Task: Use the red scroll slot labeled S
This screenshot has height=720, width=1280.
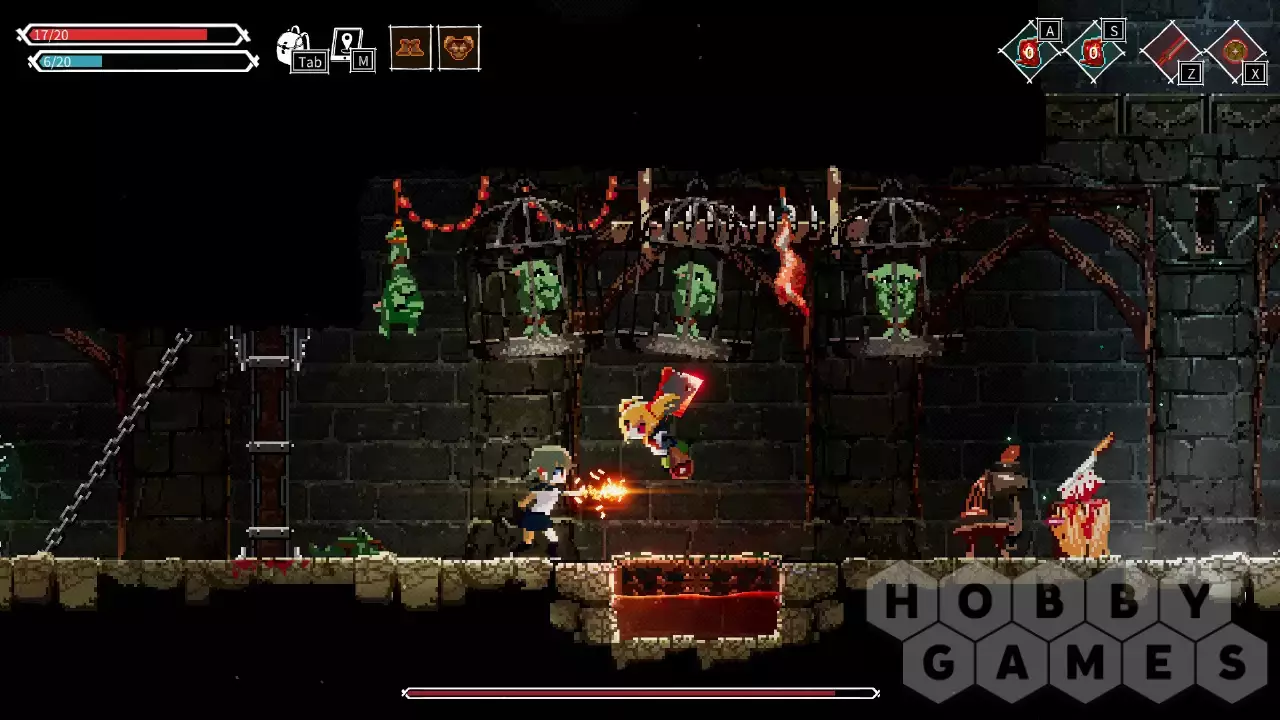Action: pyautogui.click(x=1094, y=51)
